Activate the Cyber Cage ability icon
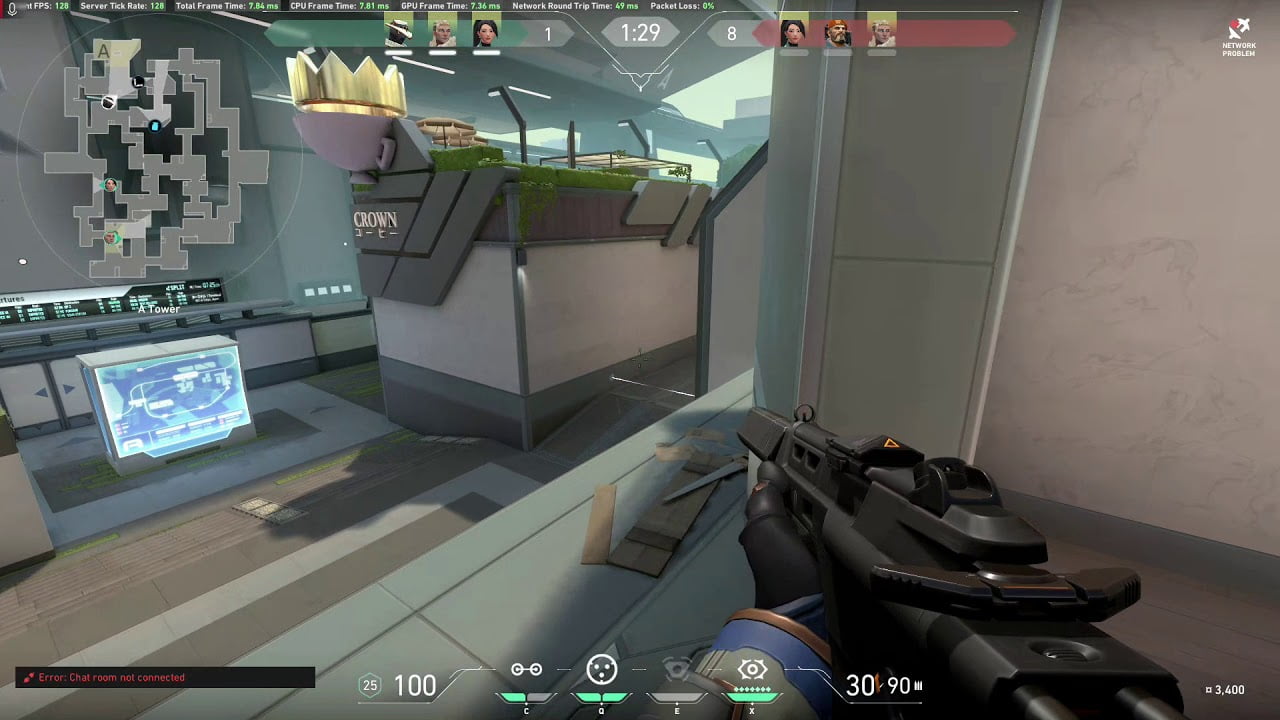This screenshot has height=720, width=1280. click(601, 670)
